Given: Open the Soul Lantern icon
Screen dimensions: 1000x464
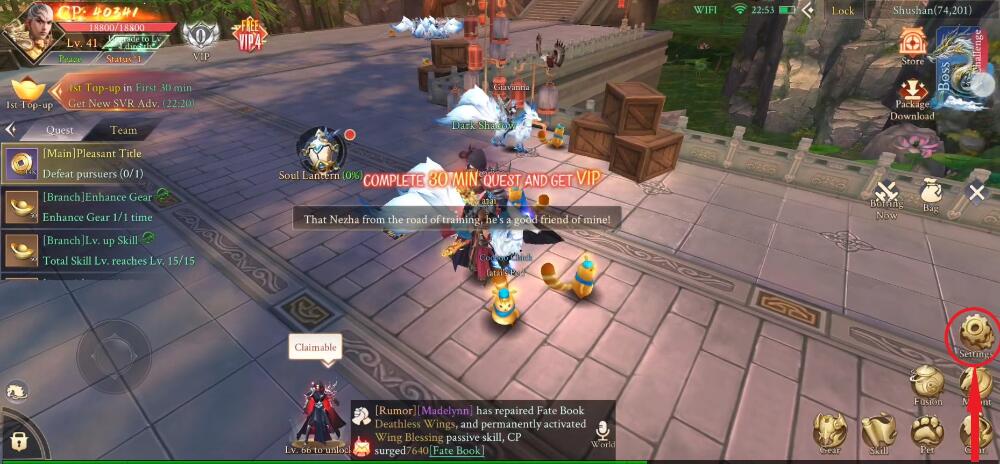Looking at the screenshot, I should 321,150.
